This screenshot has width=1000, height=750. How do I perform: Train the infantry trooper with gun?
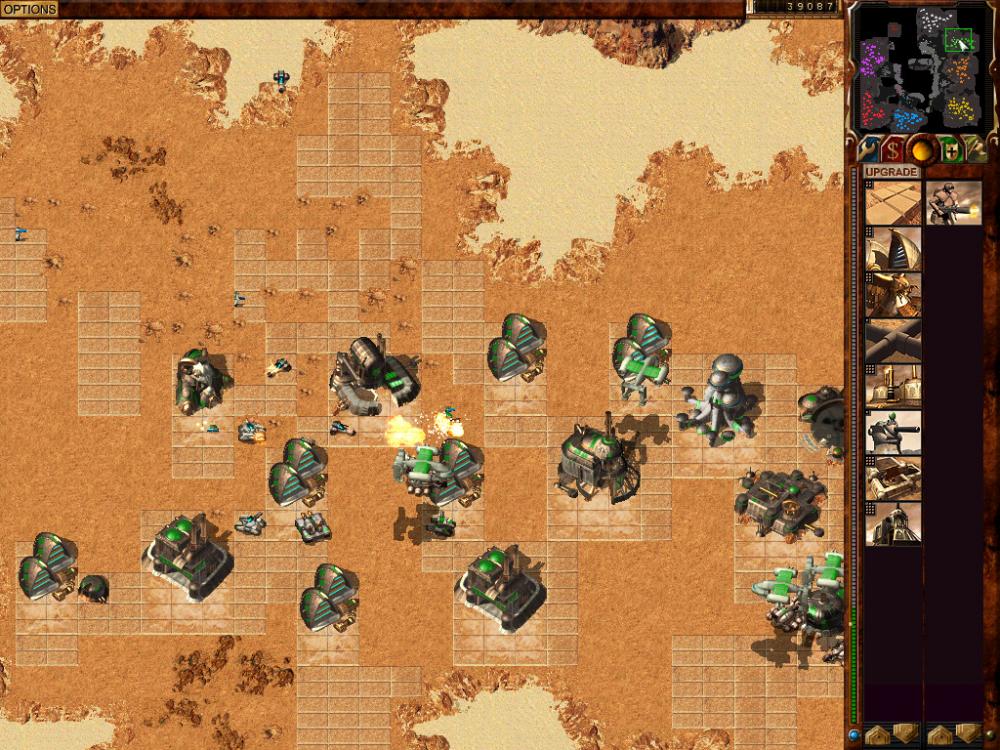coord(953,203)
